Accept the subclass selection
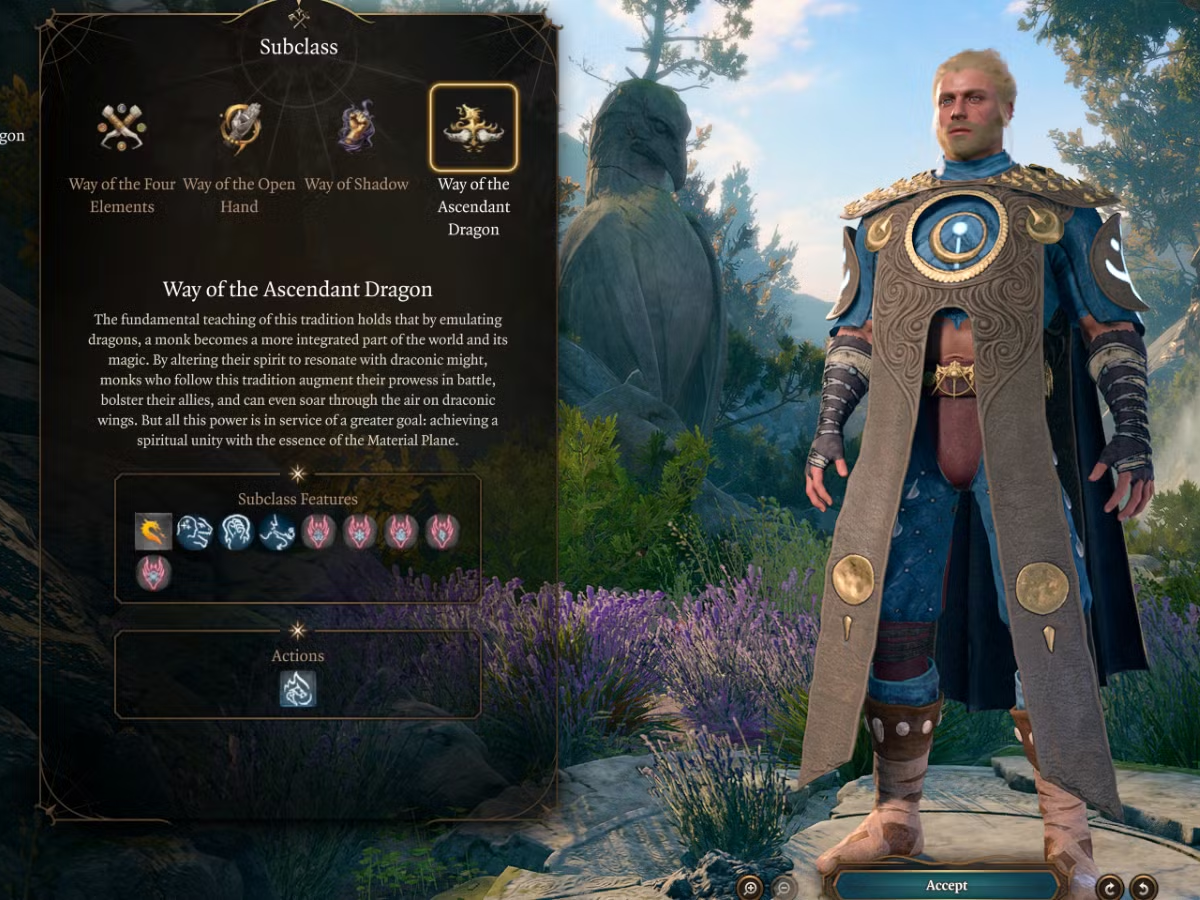 point(946,885)
